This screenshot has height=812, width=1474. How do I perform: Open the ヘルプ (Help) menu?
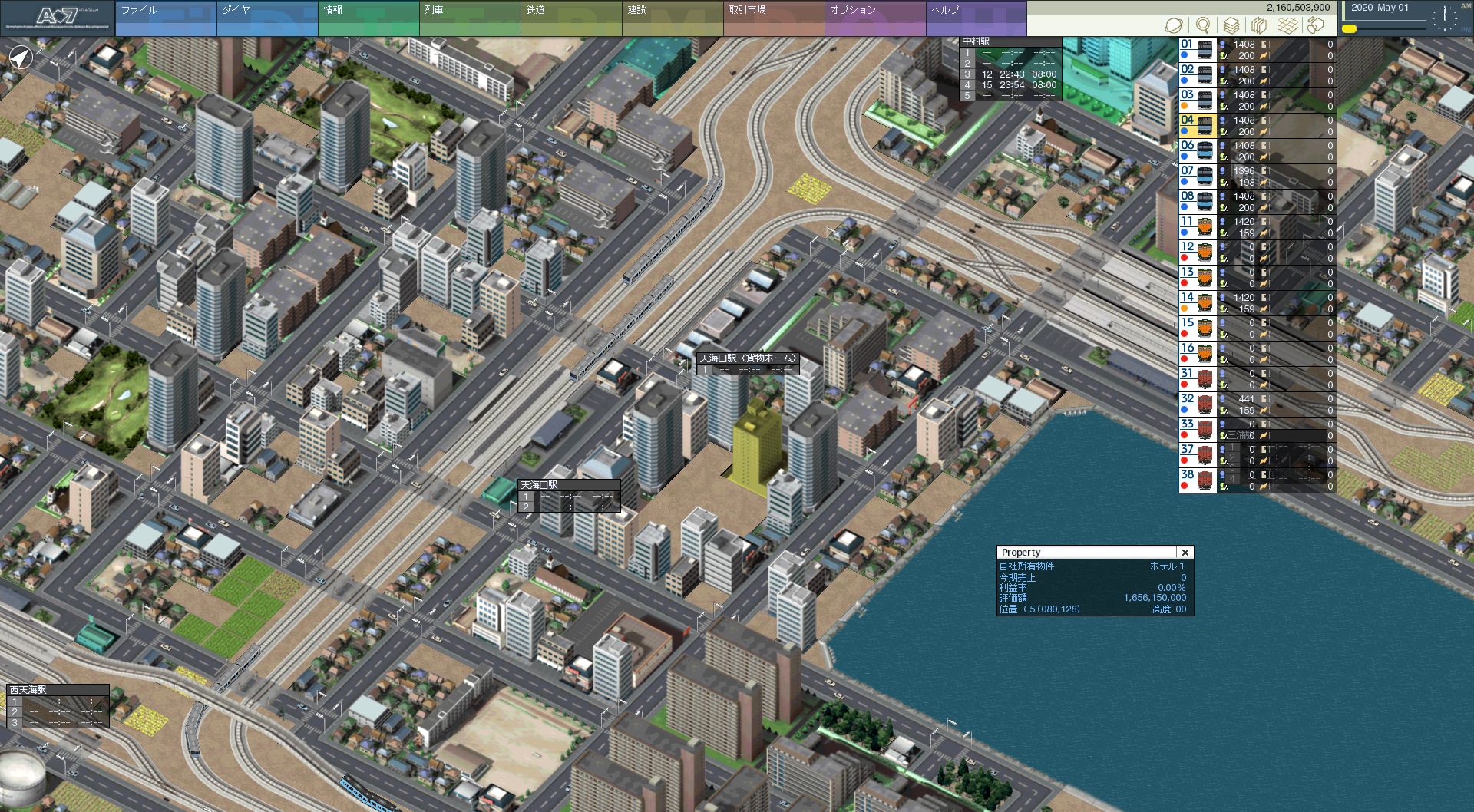pyautogui.click(x=977, y=18)
